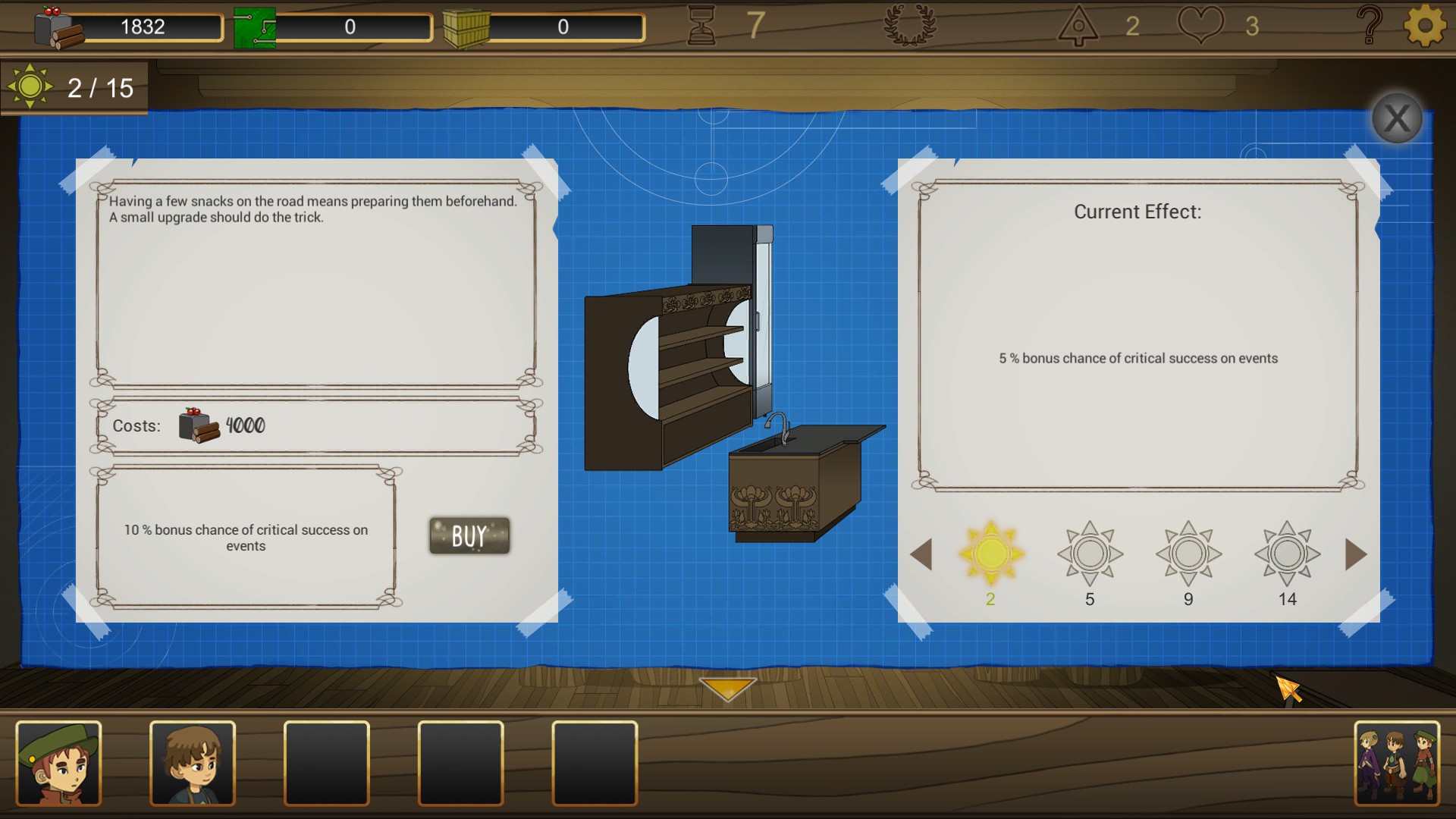Click the left arrow in the effects panel
The height and width of the screenshot is (819, 1456).
[x=923, y=554]
